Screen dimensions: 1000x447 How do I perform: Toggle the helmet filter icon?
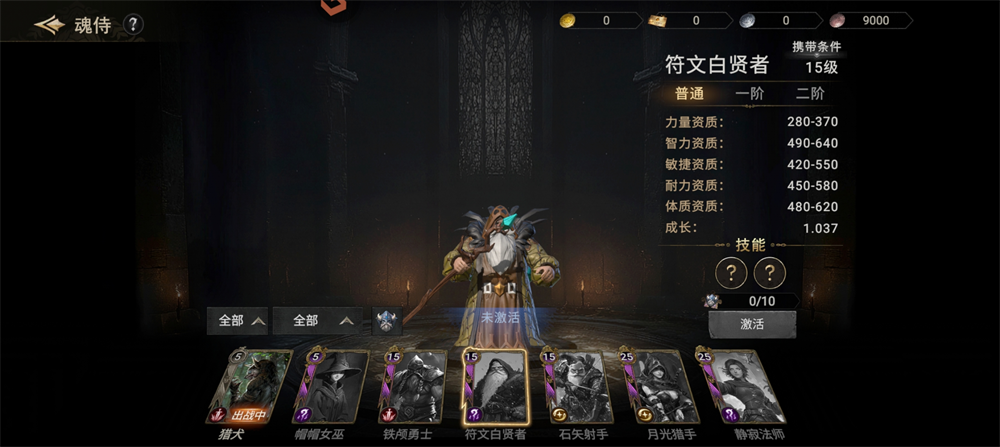[x=387, y=321]
